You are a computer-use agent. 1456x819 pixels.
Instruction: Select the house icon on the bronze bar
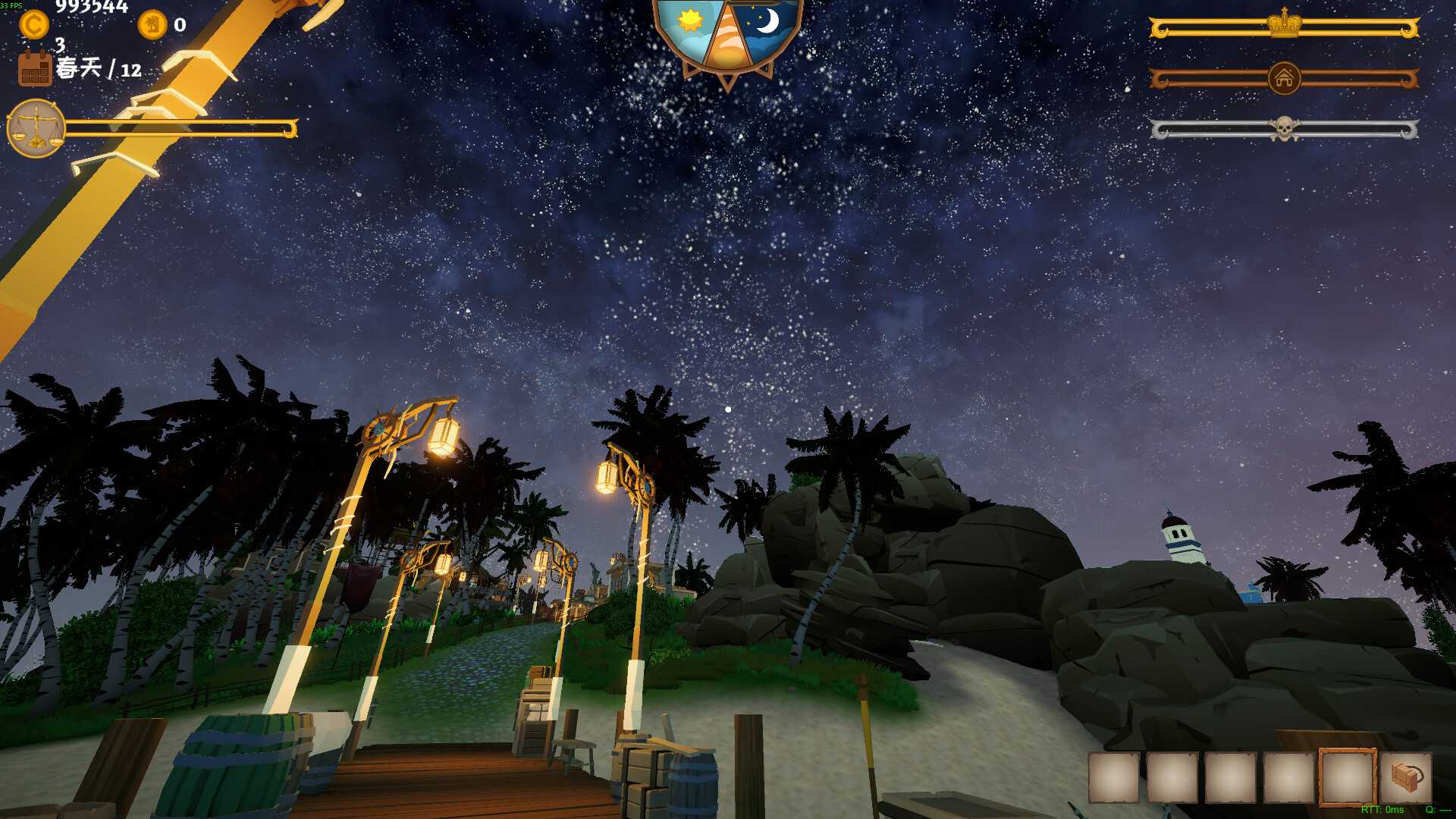1283,77
